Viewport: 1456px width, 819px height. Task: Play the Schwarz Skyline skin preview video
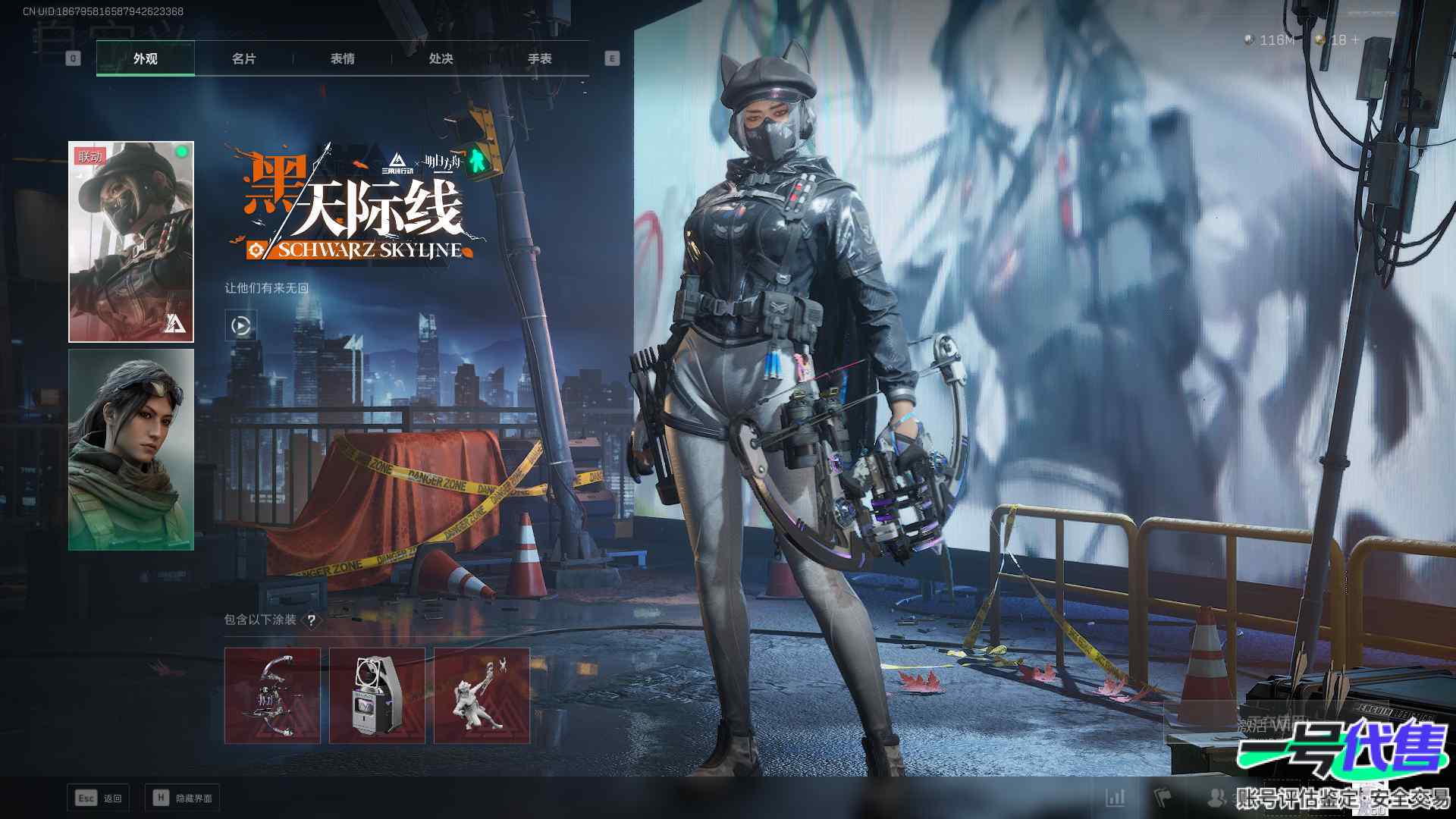pos(240,325)
